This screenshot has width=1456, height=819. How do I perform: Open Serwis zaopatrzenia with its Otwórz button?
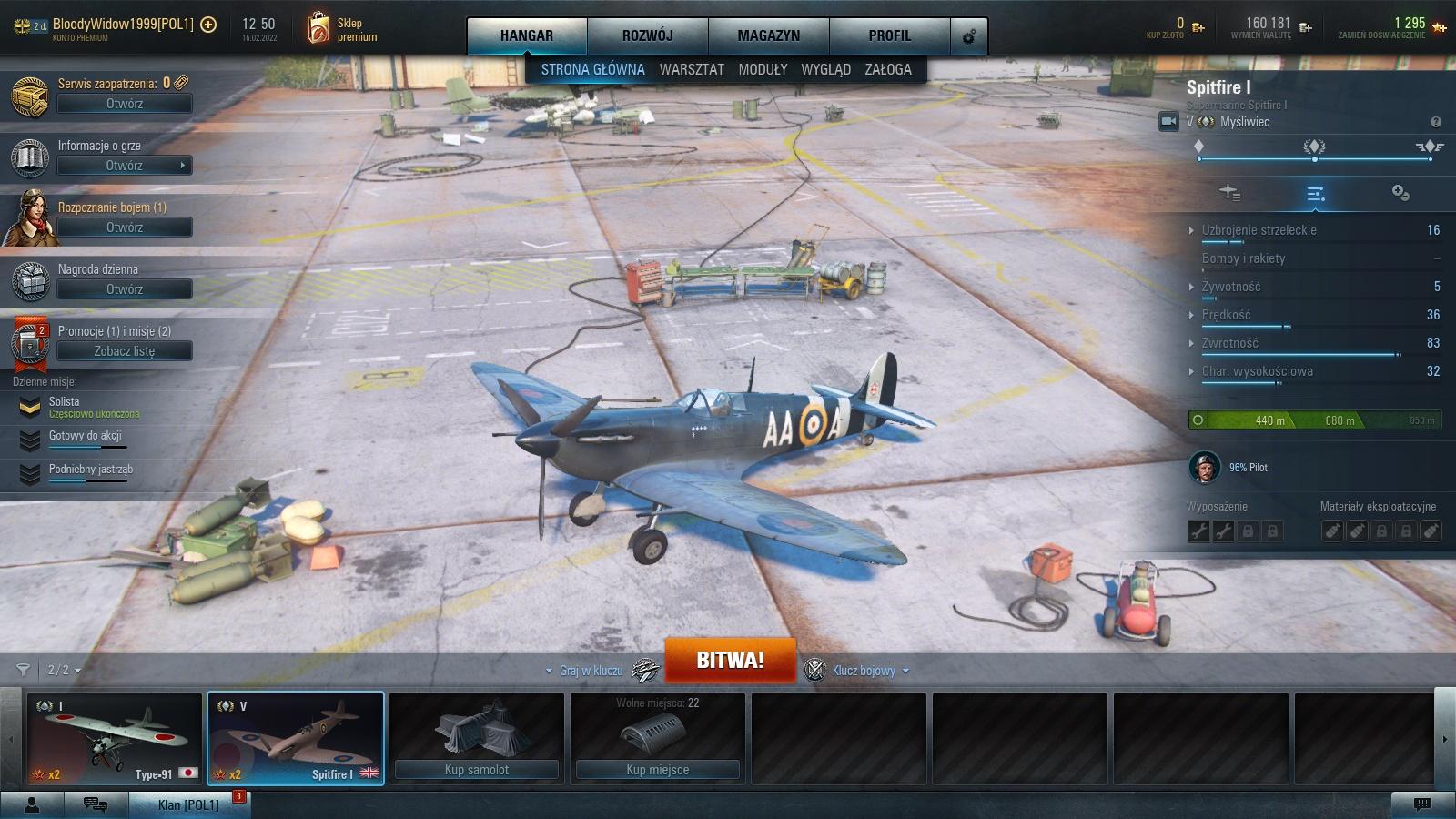125,104
